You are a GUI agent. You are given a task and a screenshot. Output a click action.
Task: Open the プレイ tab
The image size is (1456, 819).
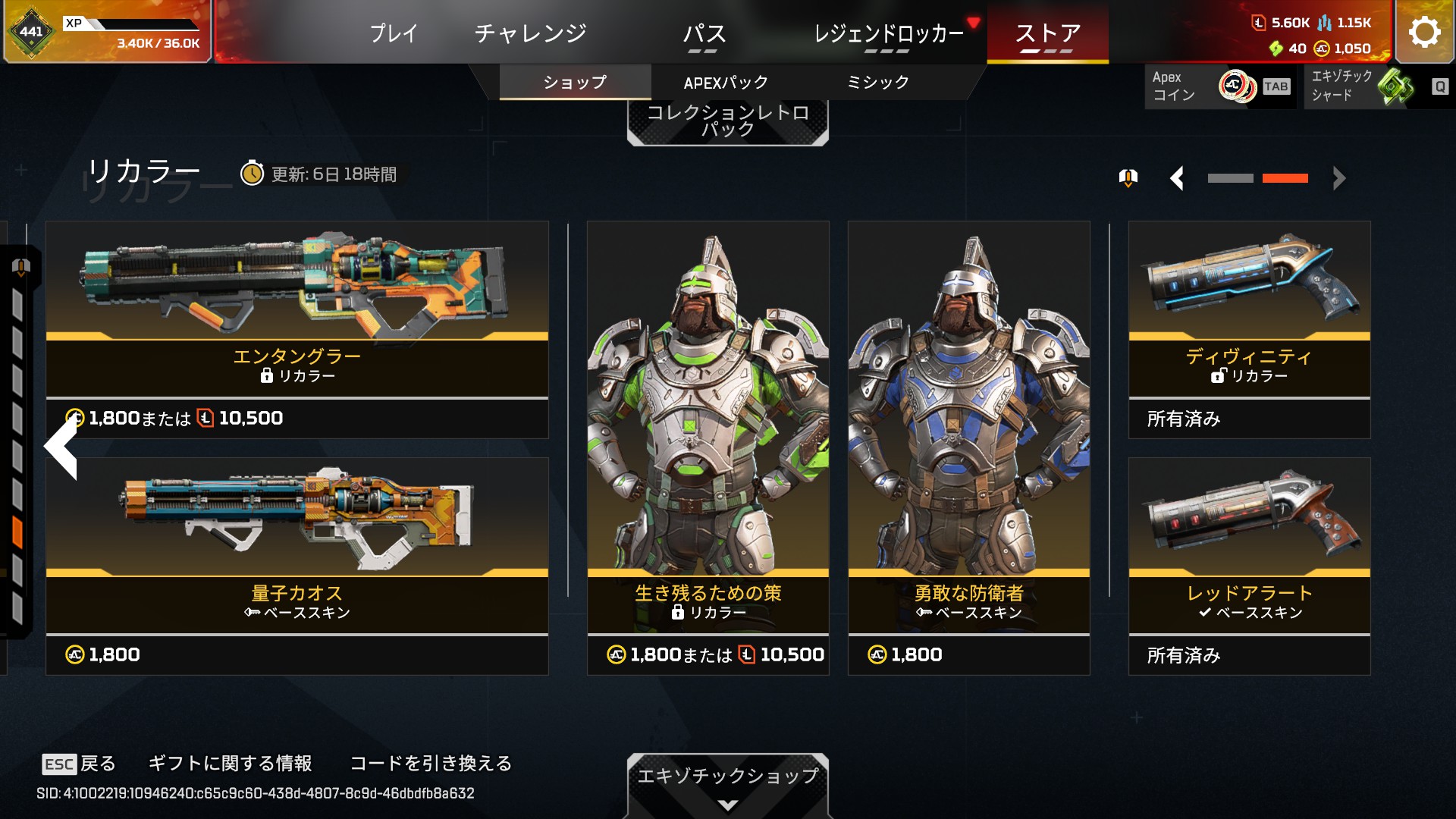[394, 33]
